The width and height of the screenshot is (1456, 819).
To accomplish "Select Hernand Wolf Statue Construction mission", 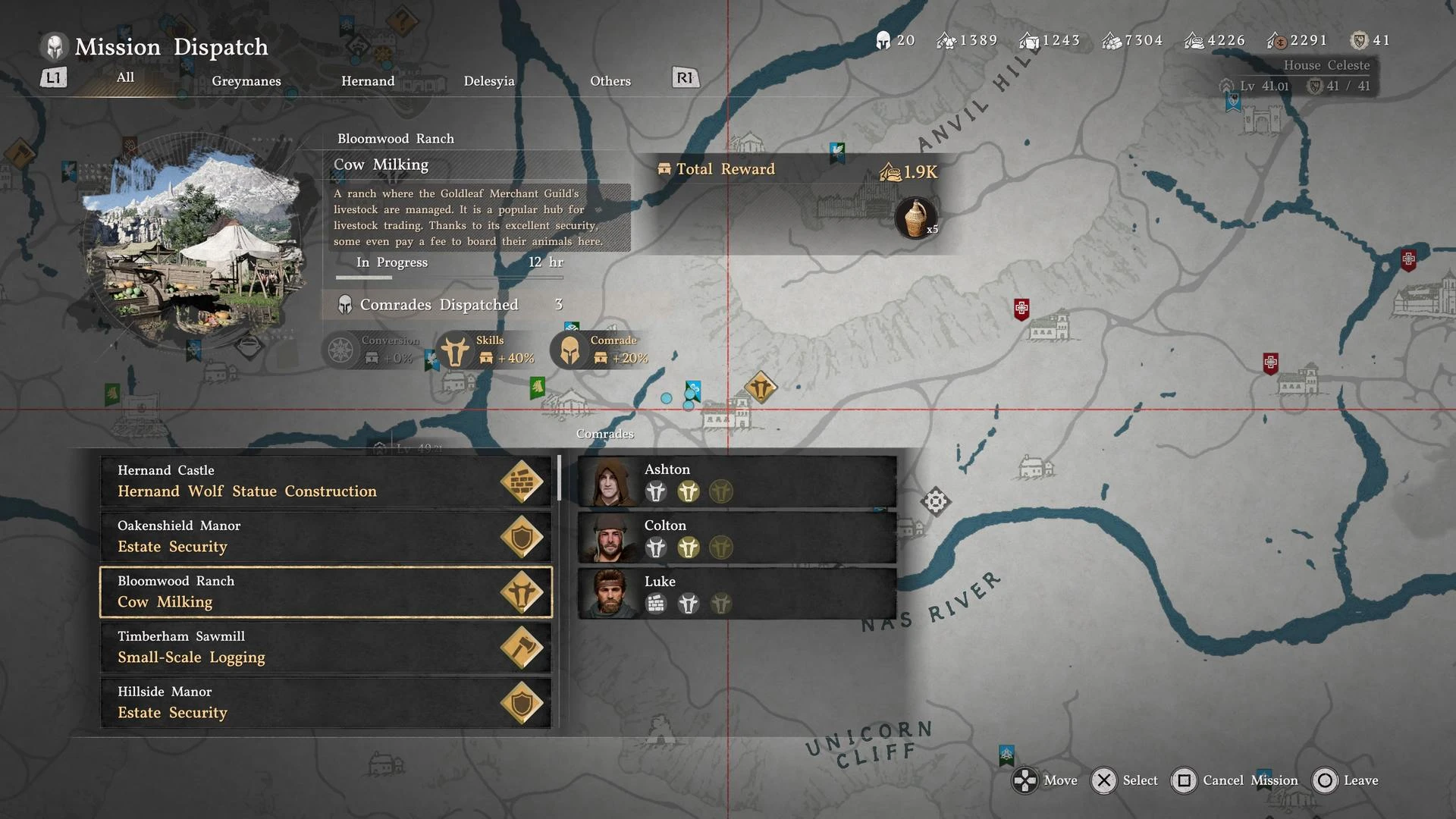I will click(x=326, y=482).
